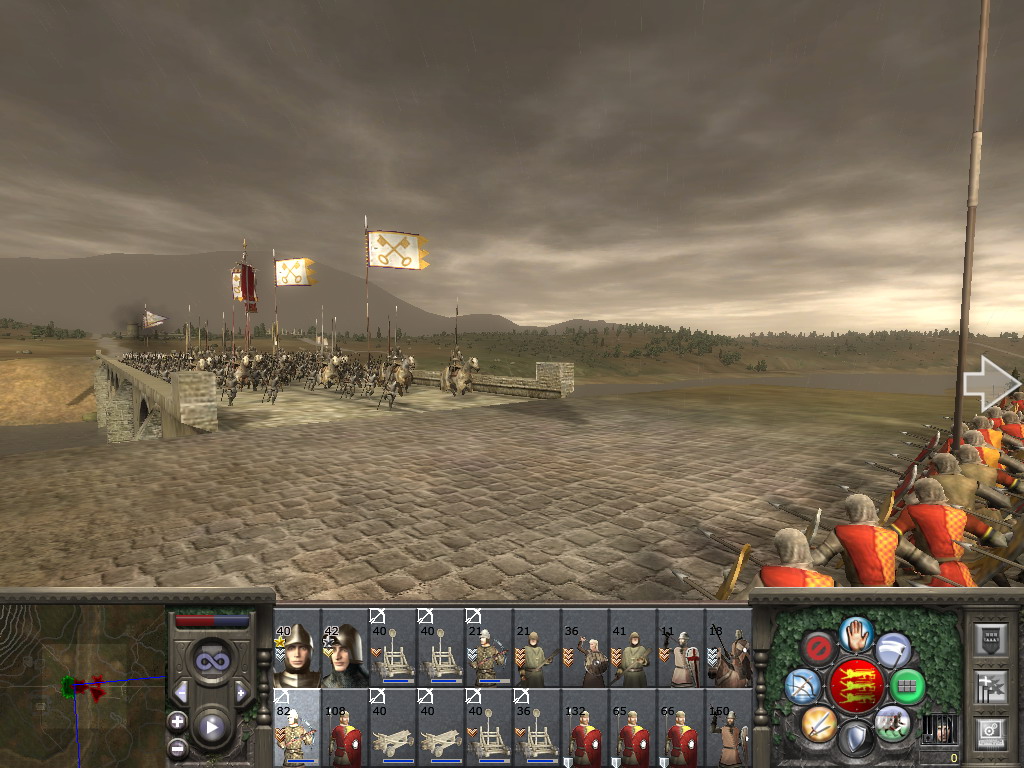Select the spearmen unit with 108 soldiers
1024x768 pixels.
click(344, 727)
